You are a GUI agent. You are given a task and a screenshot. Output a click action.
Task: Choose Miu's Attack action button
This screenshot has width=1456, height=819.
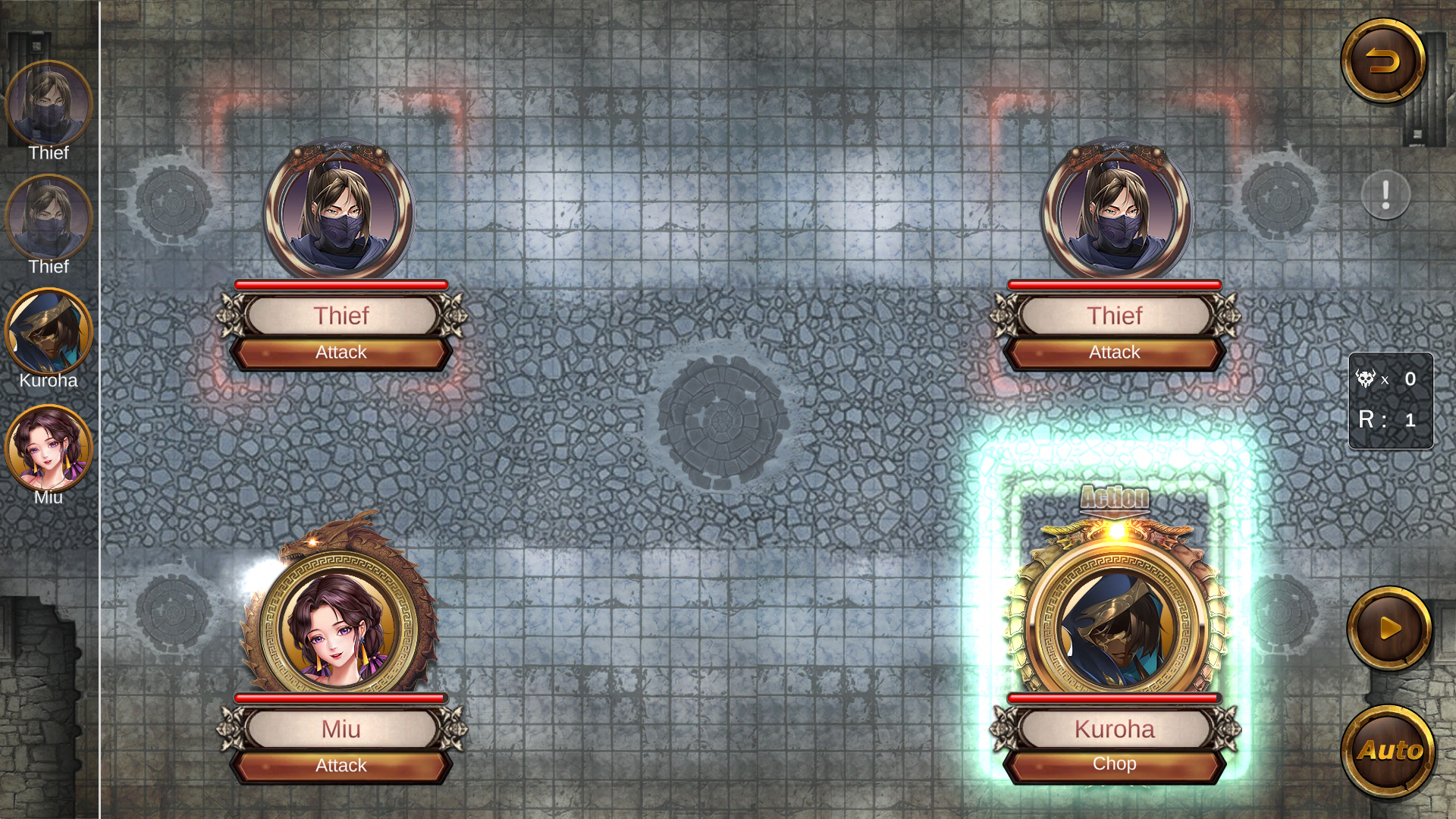point(341,766)
